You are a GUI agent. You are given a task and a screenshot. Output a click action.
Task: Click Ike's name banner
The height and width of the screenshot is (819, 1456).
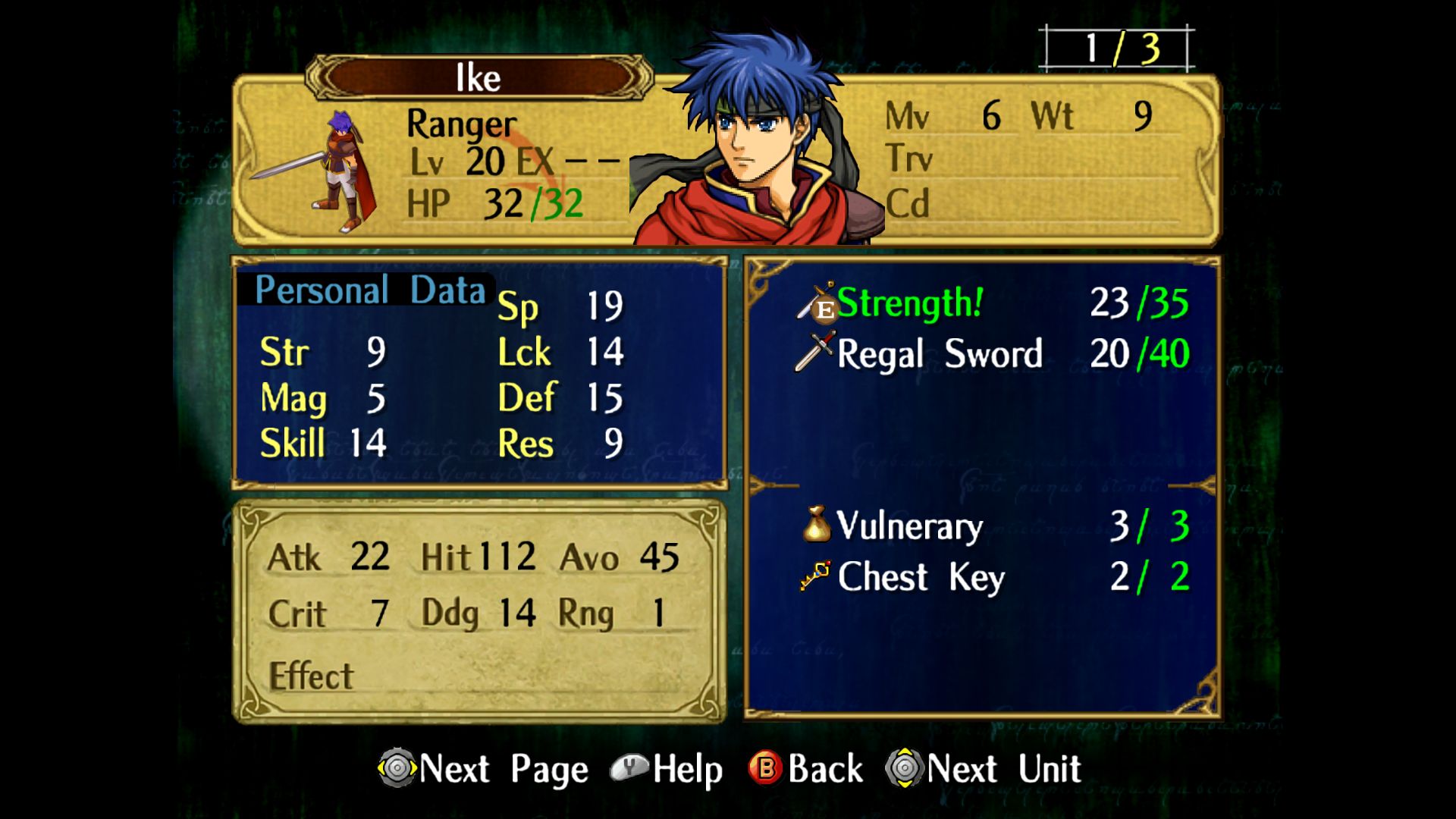(479, 76)
